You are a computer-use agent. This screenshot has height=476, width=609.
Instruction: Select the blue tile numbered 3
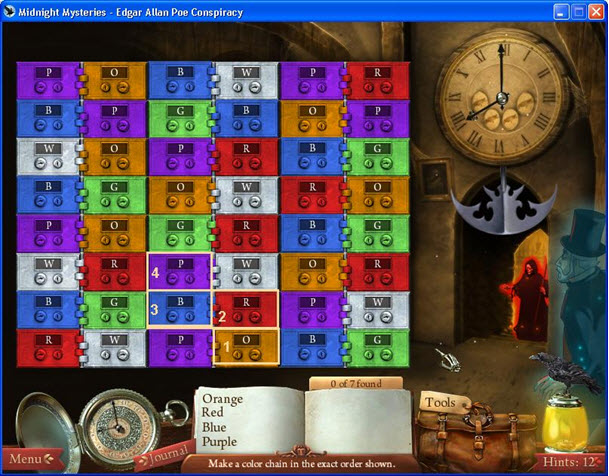click(x=180, y=309)
